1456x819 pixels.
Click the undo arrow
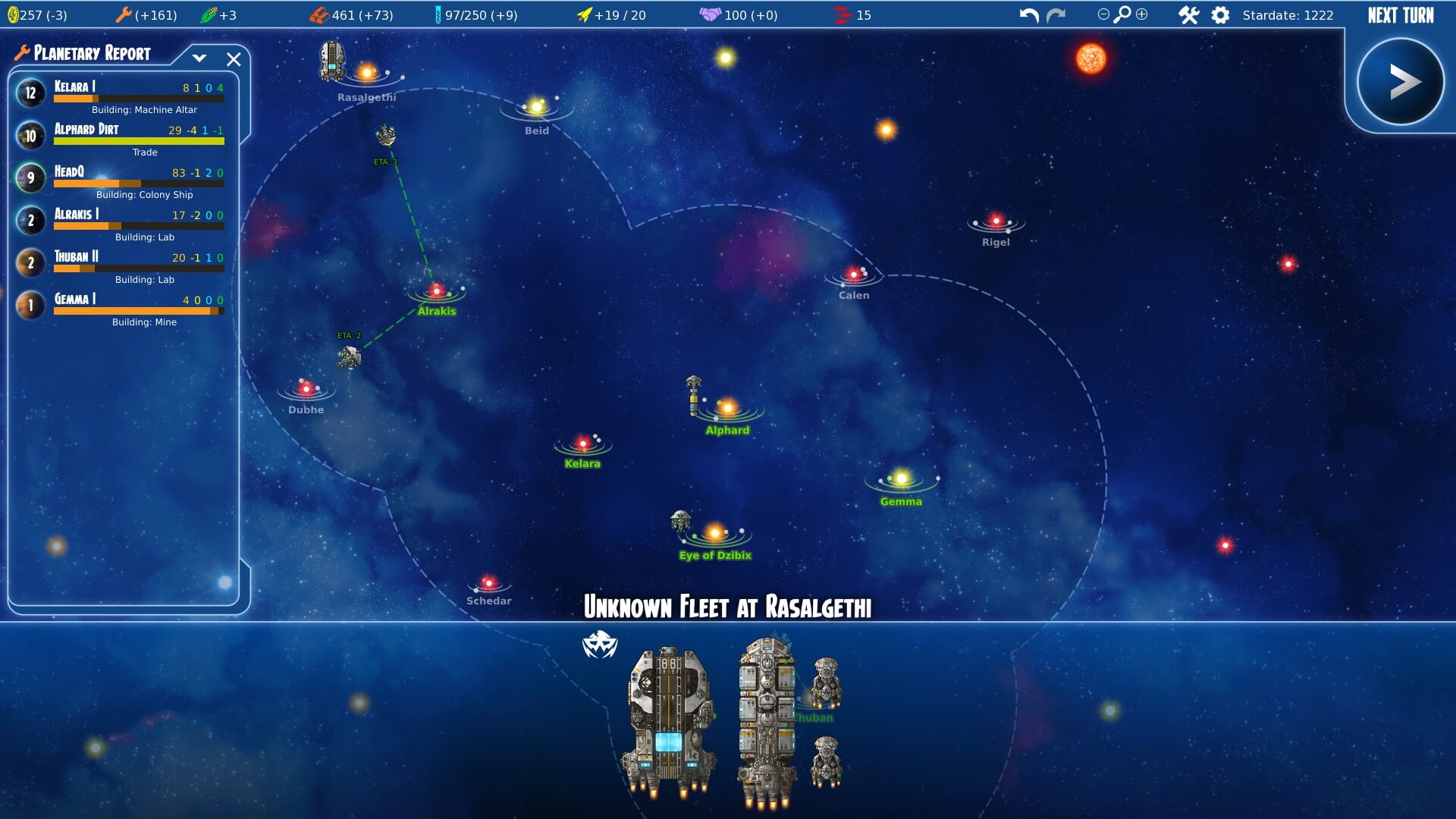coord(1028,15)
